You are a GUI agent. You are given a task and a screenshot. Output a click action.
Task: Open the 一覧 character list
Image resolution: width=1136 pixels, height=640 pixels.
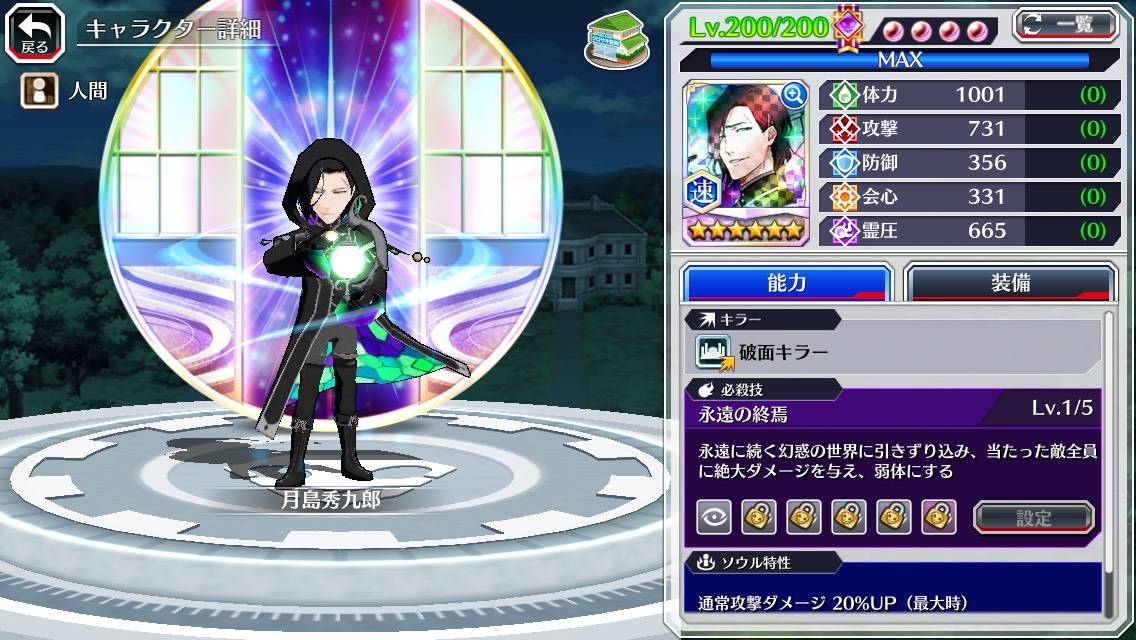1066,24
